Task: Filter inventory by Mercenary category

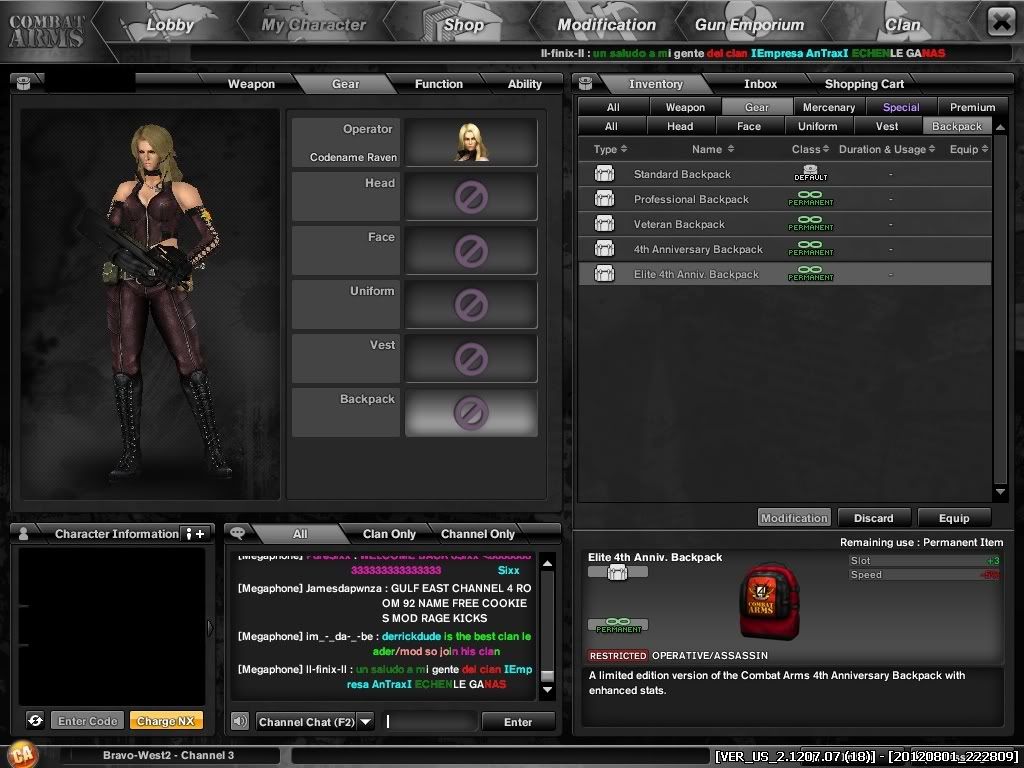Action: coord(829,107)
